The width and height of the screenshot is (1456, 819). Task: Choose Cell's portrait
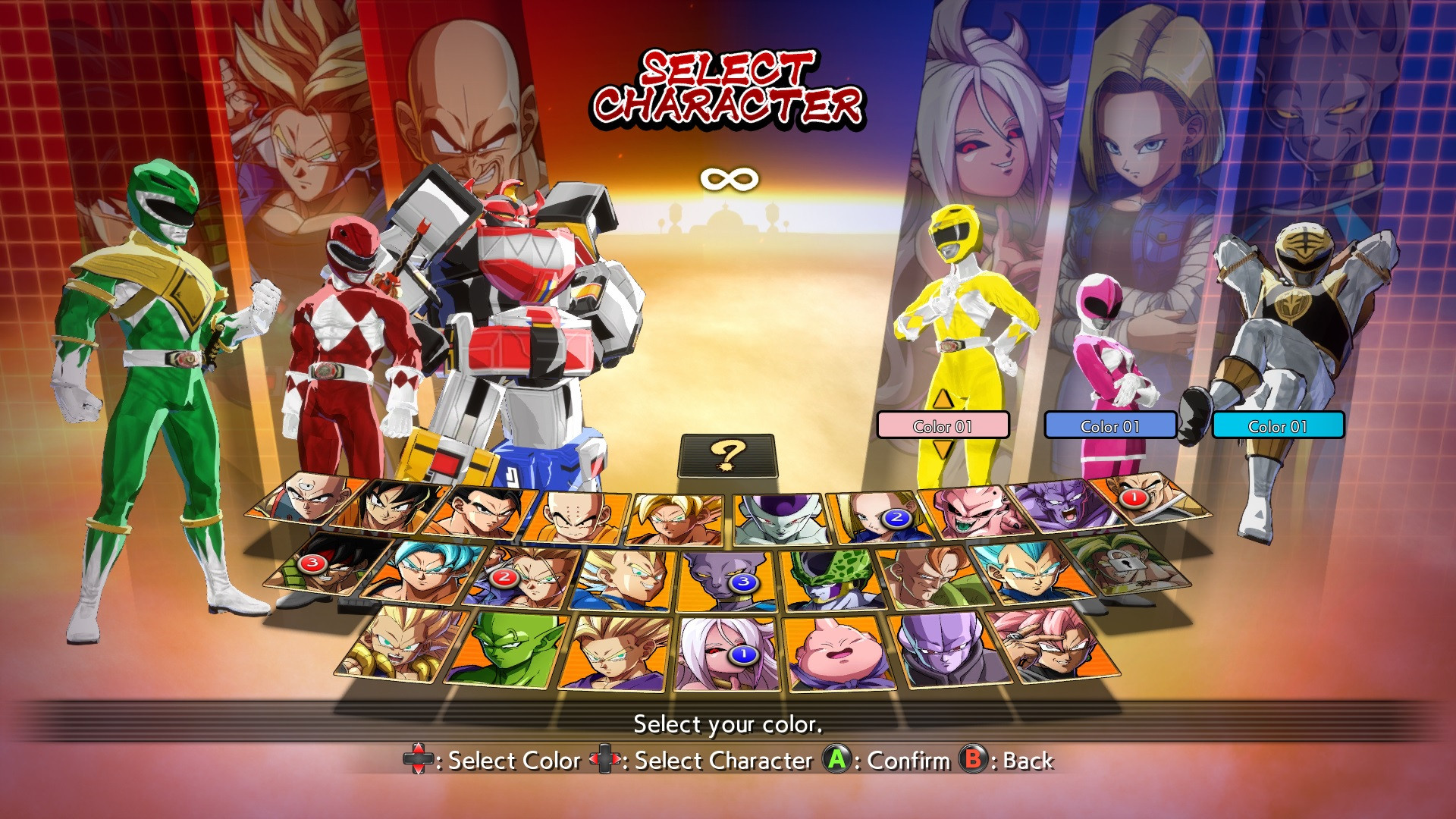click(x=829, y=579)
